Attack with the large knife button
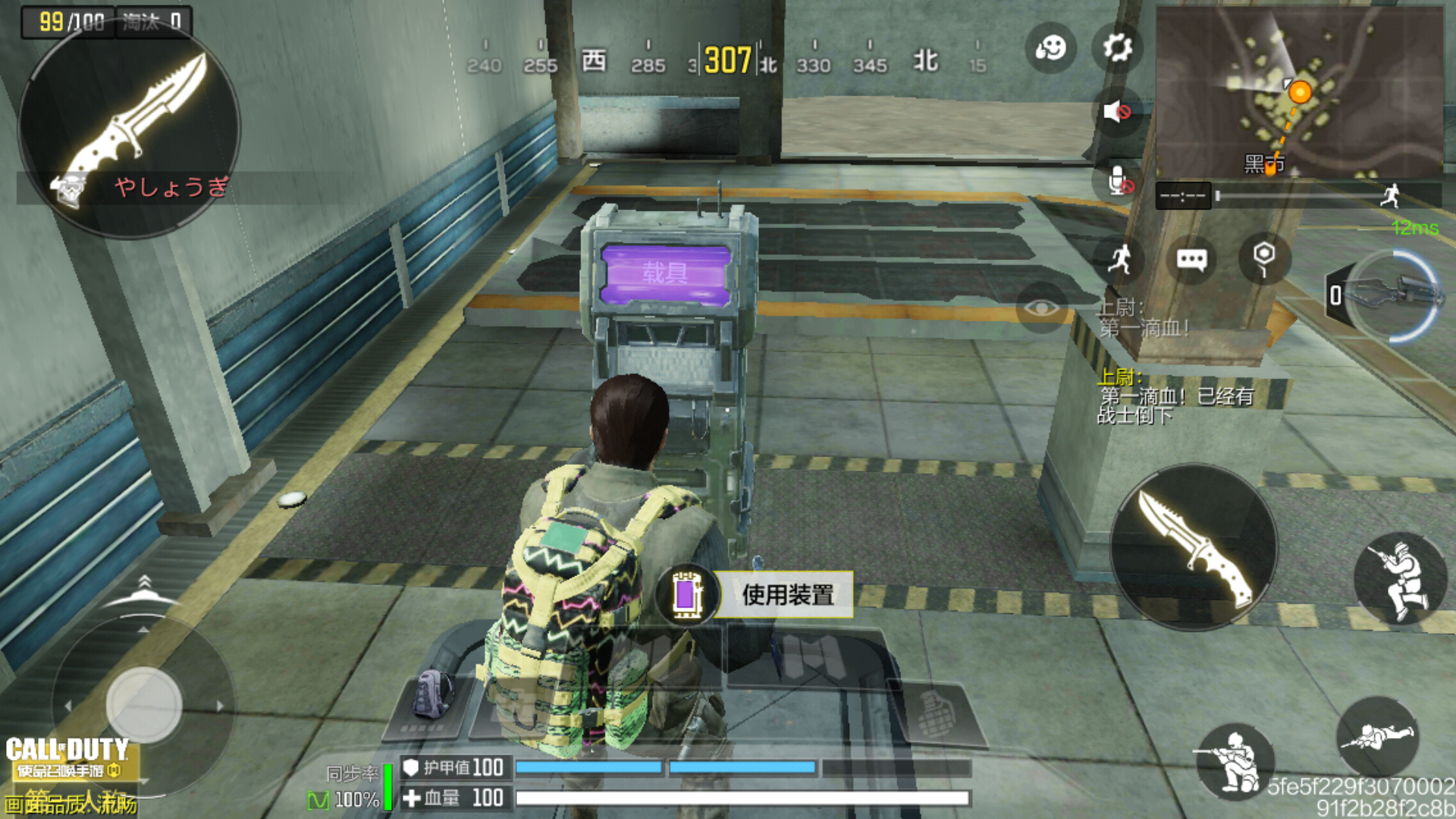This screenshot has width=1456, height=819. (x=1194, y=548)
